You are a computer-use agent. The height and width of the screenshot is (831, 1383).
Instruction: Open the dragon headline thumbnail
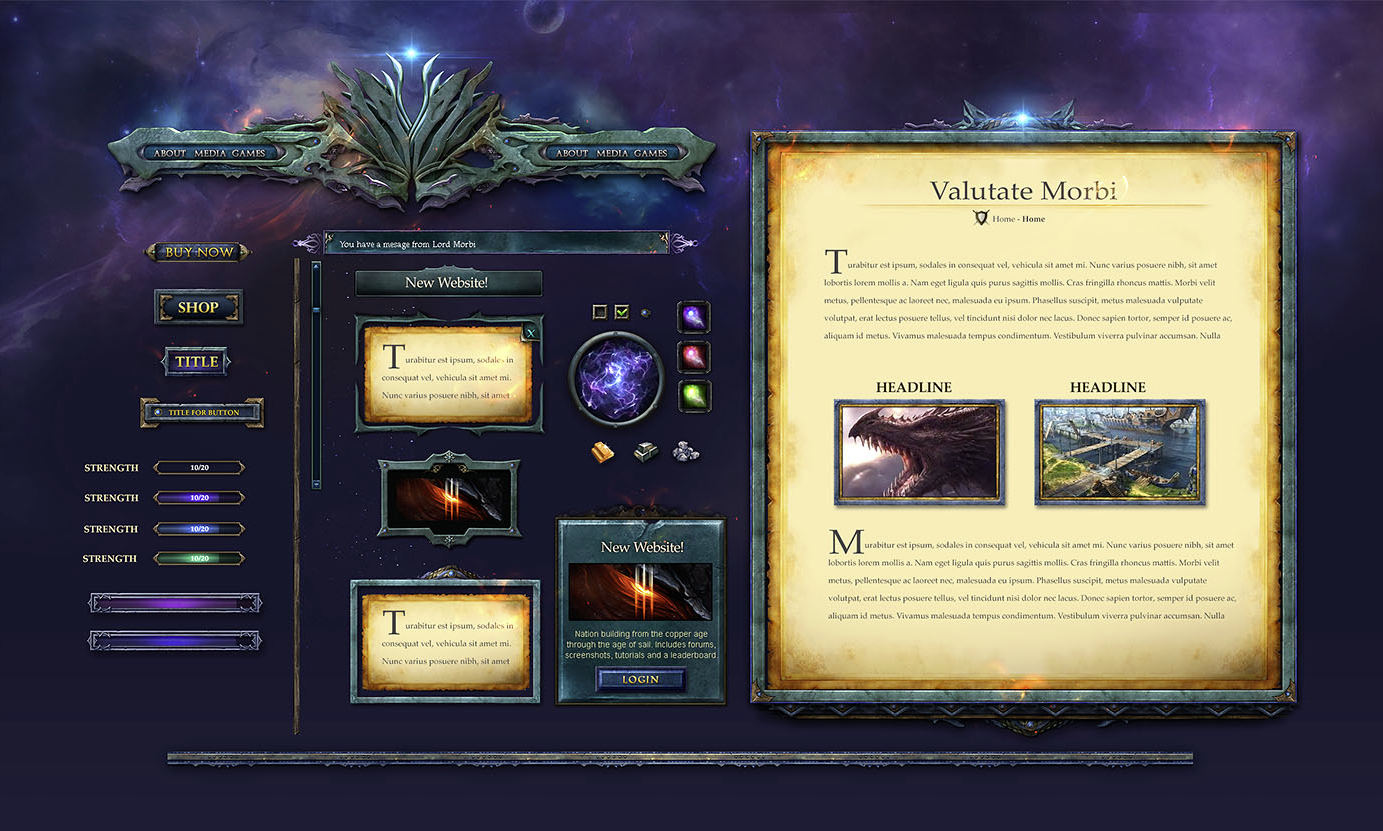pos(920,452)
